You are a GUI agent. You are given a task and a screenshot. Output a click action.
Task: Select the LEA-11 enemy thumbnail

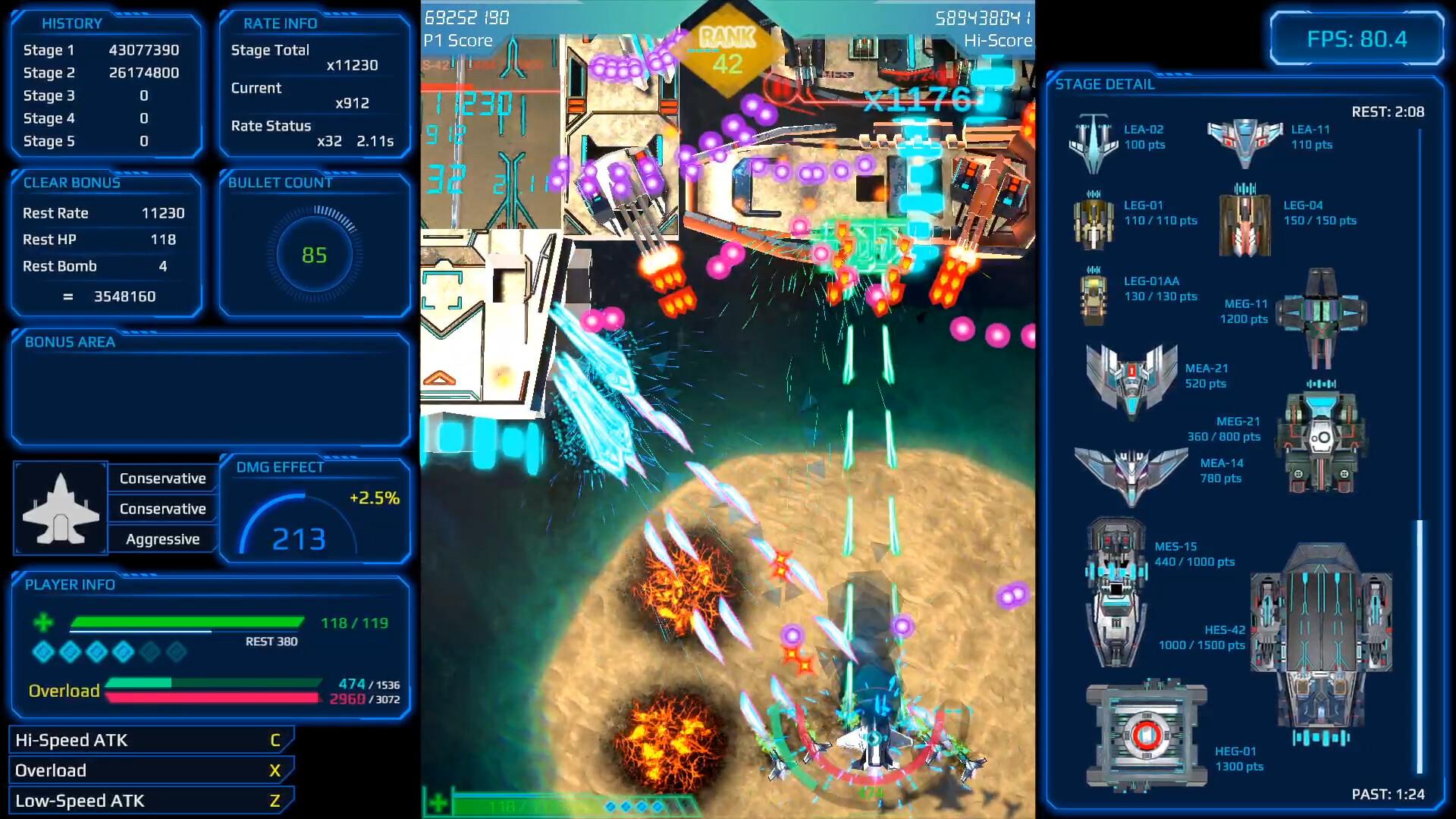tap(1244, 141)
